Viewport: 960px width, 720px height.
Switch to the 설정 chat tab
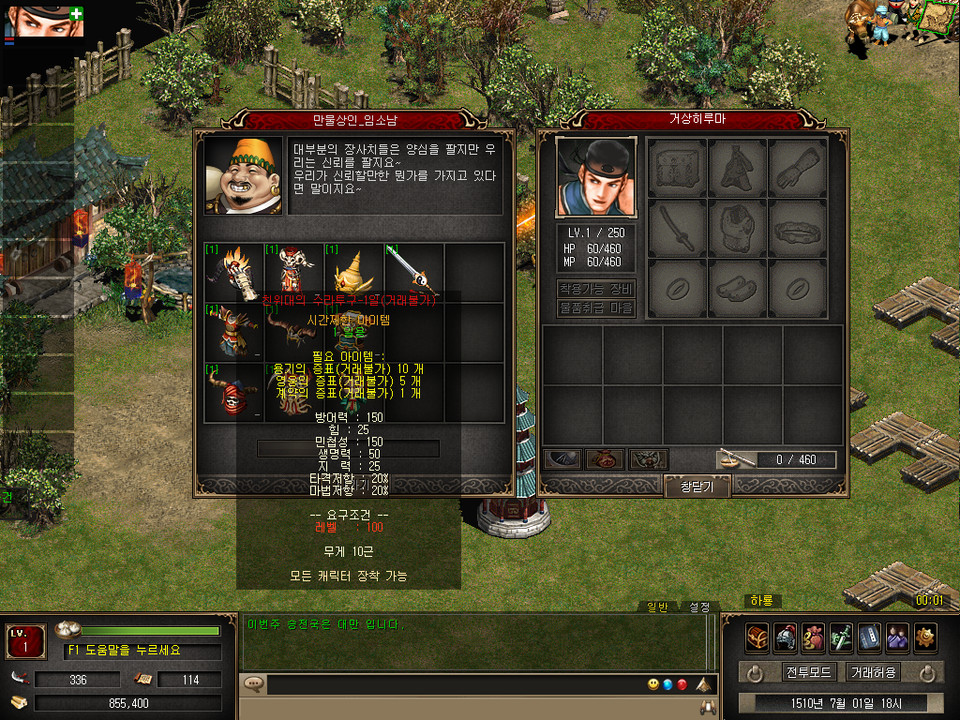pos(697,606)
